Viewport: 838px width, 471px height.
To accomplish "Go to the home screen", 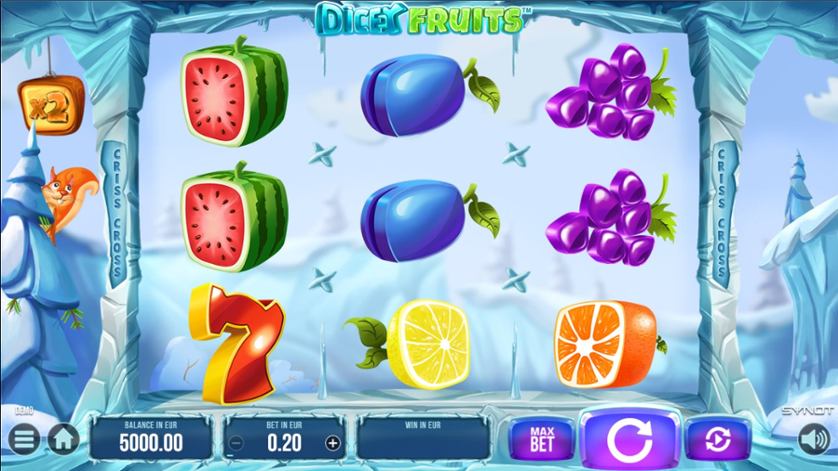I will point(62,438).
